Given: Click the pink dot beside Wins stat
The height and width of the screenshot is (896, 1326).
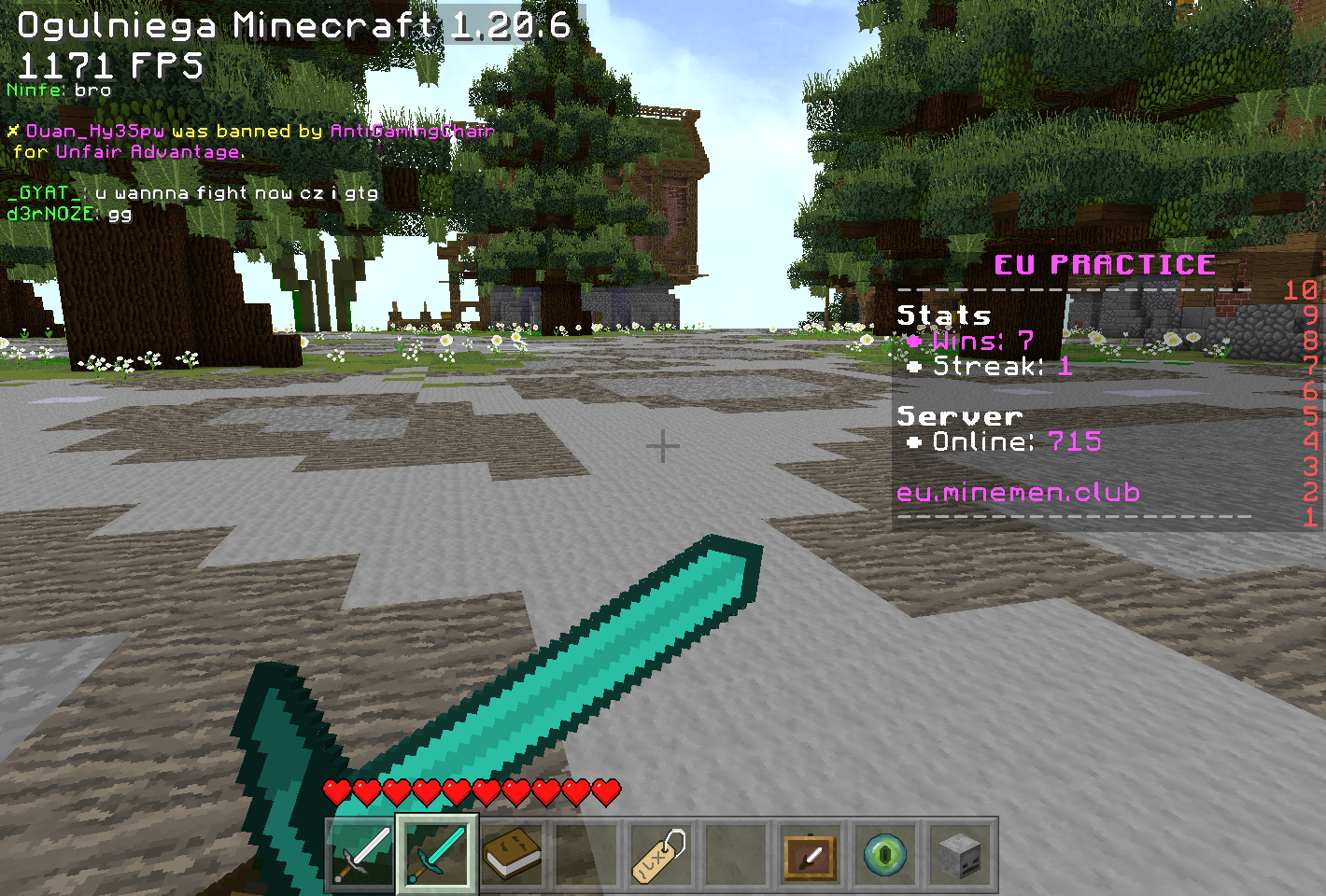Looking at the screenshot, I should [x=916, y=341].
